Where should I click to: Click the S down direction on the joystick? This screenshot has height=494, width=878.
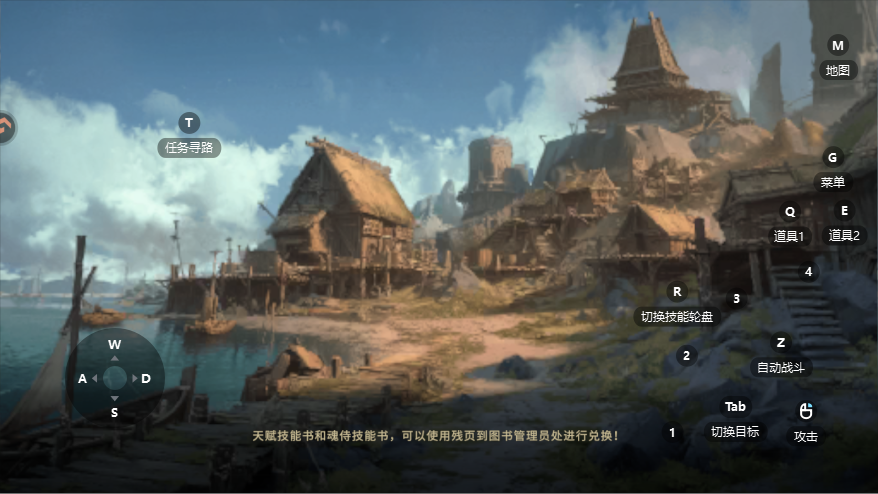click(114, 411)
